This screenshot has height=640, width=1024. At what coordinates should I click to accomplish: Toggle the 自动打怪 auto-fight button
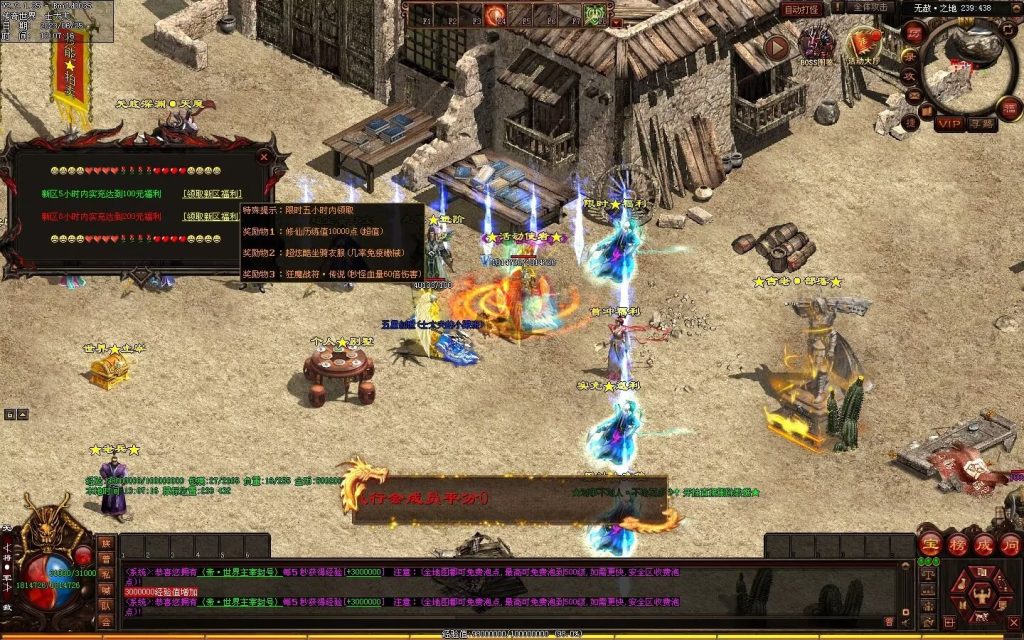point(801,9)
